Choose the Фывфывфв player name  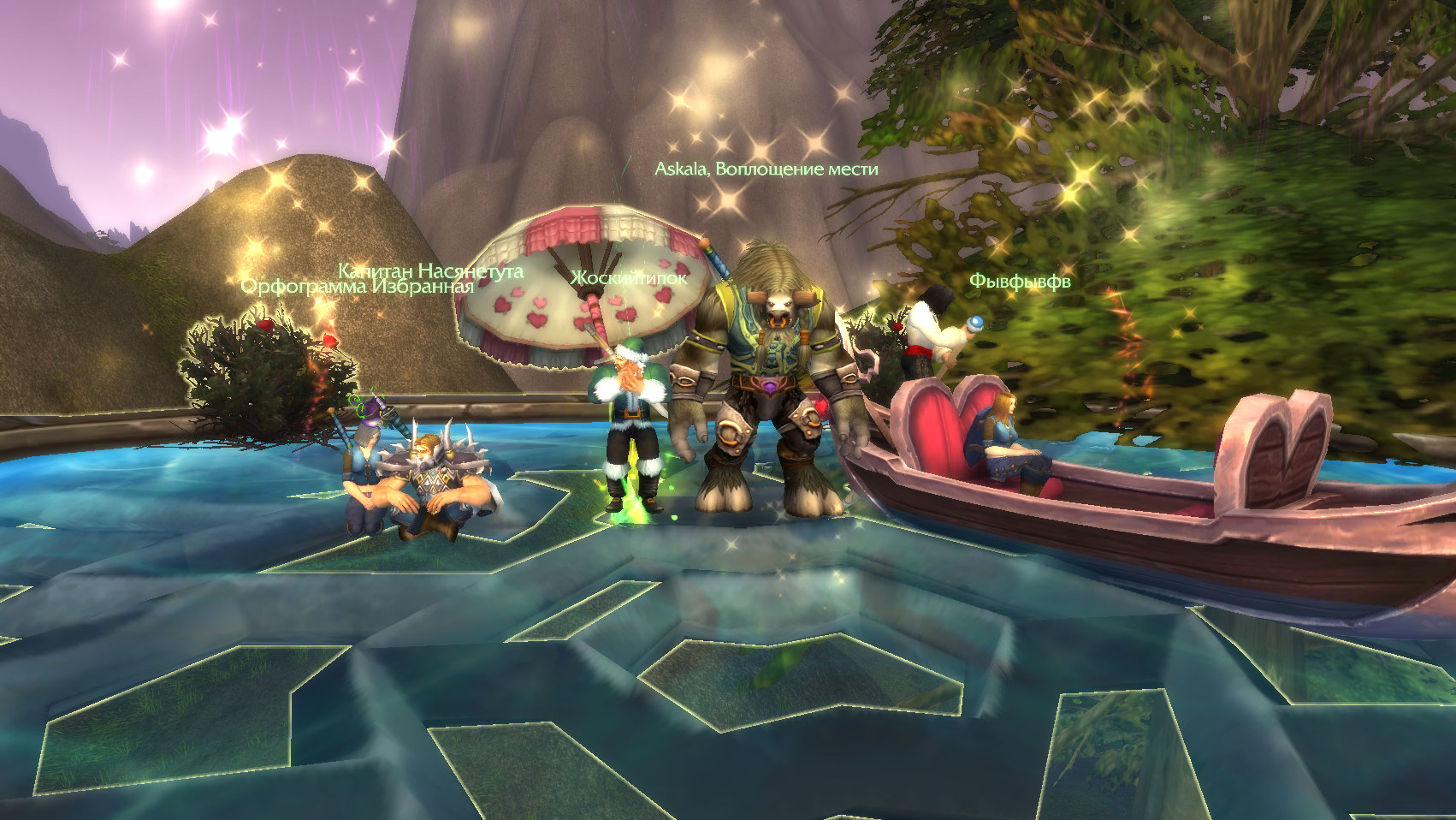click(x=1019, y=281)
